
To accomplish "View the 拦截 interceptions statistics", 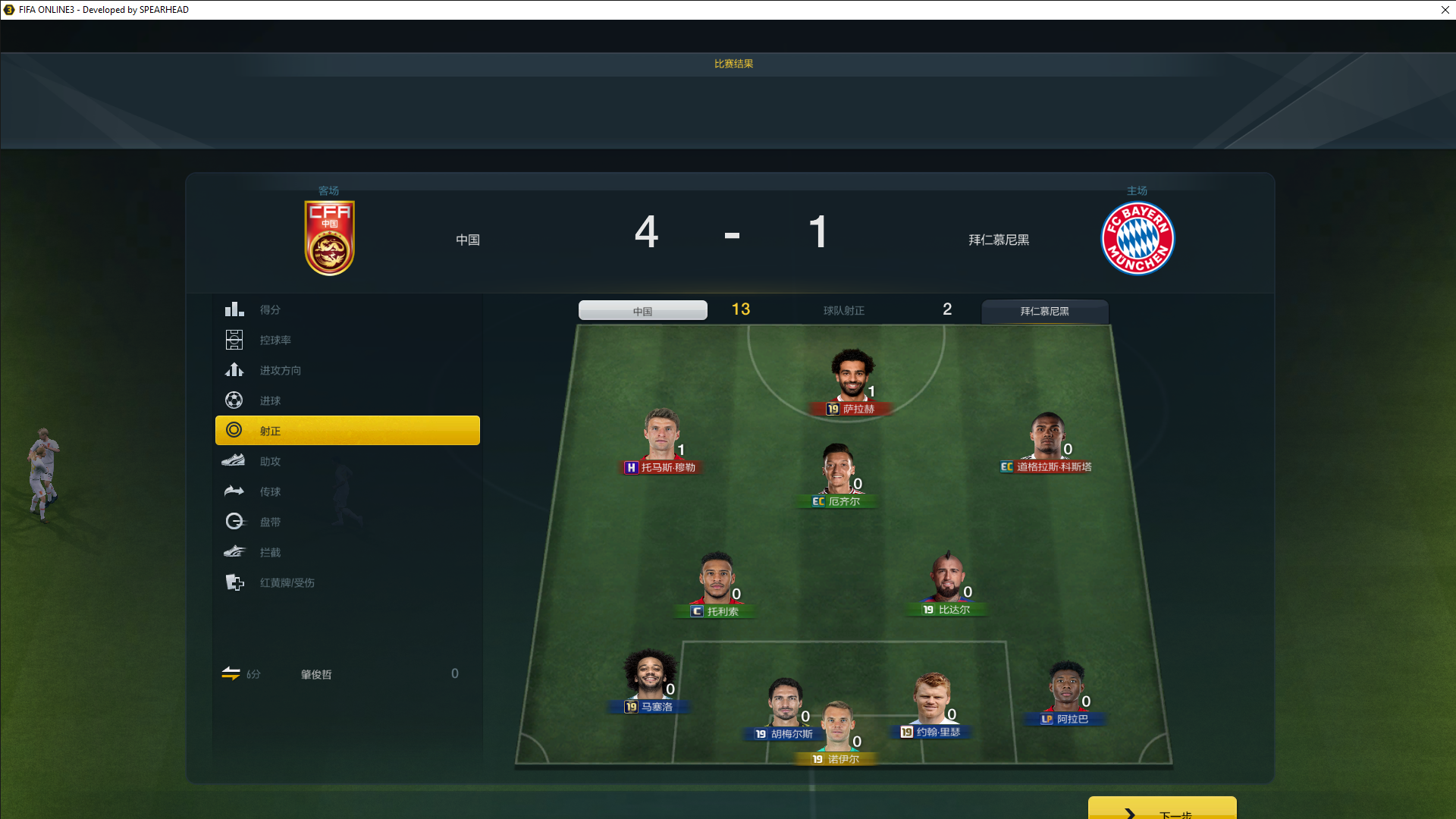I will coord(270,552).
